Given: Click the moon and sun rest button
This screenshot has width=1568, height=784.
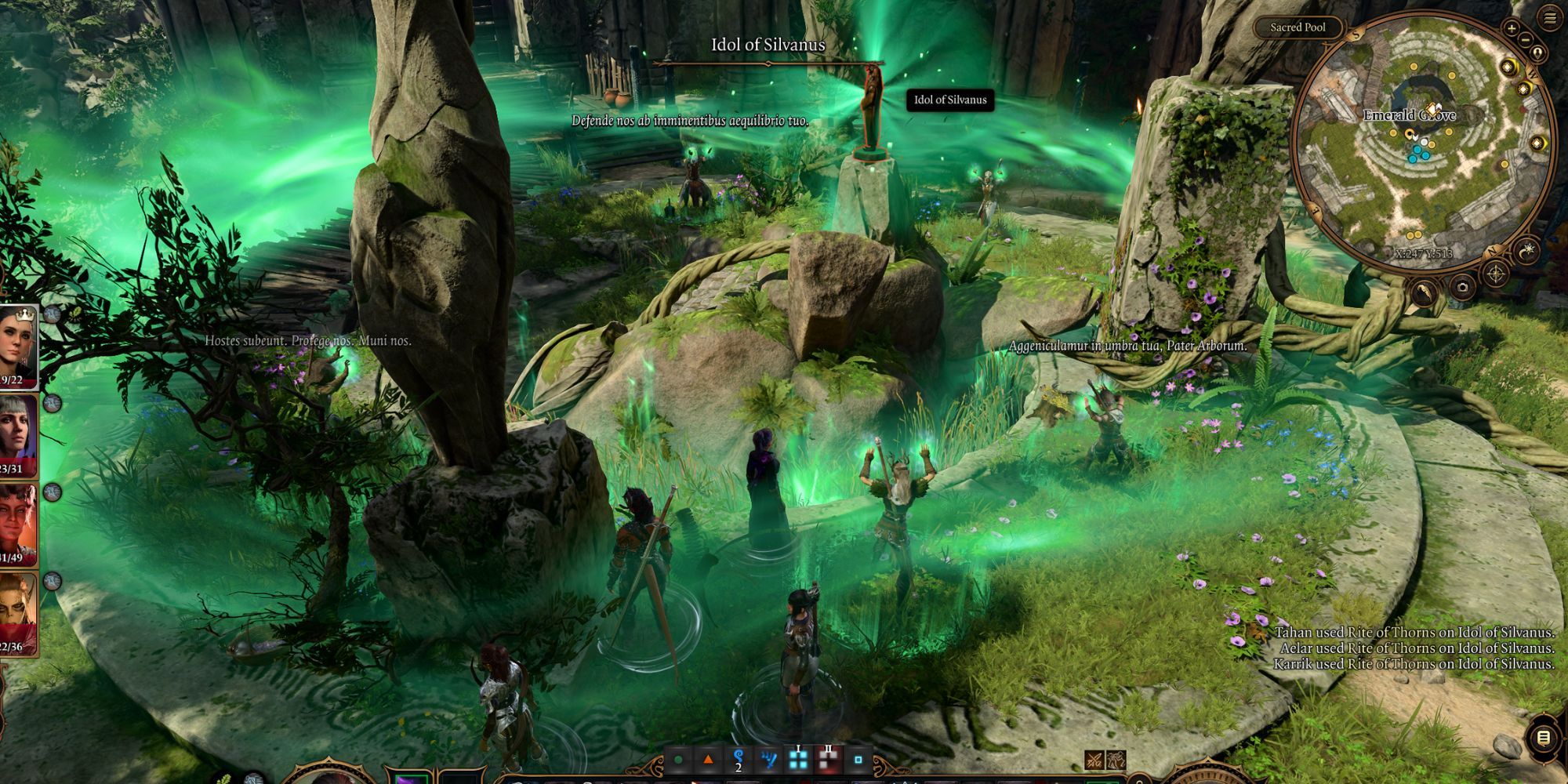Looking at the screenshot, I should (1527, 251).
